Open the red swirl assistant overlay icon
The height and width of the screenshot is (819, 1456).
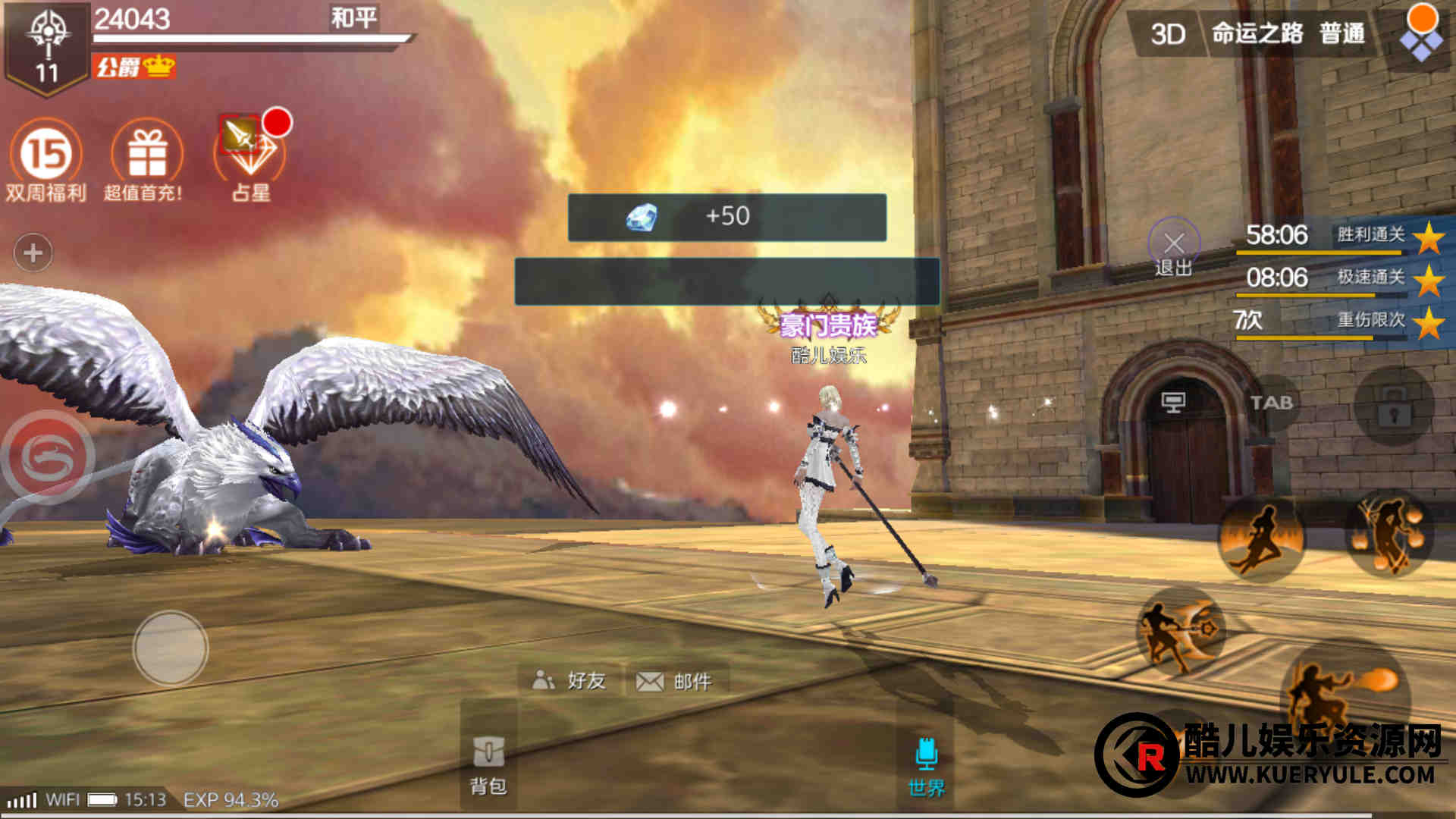[x=49, y=457]
